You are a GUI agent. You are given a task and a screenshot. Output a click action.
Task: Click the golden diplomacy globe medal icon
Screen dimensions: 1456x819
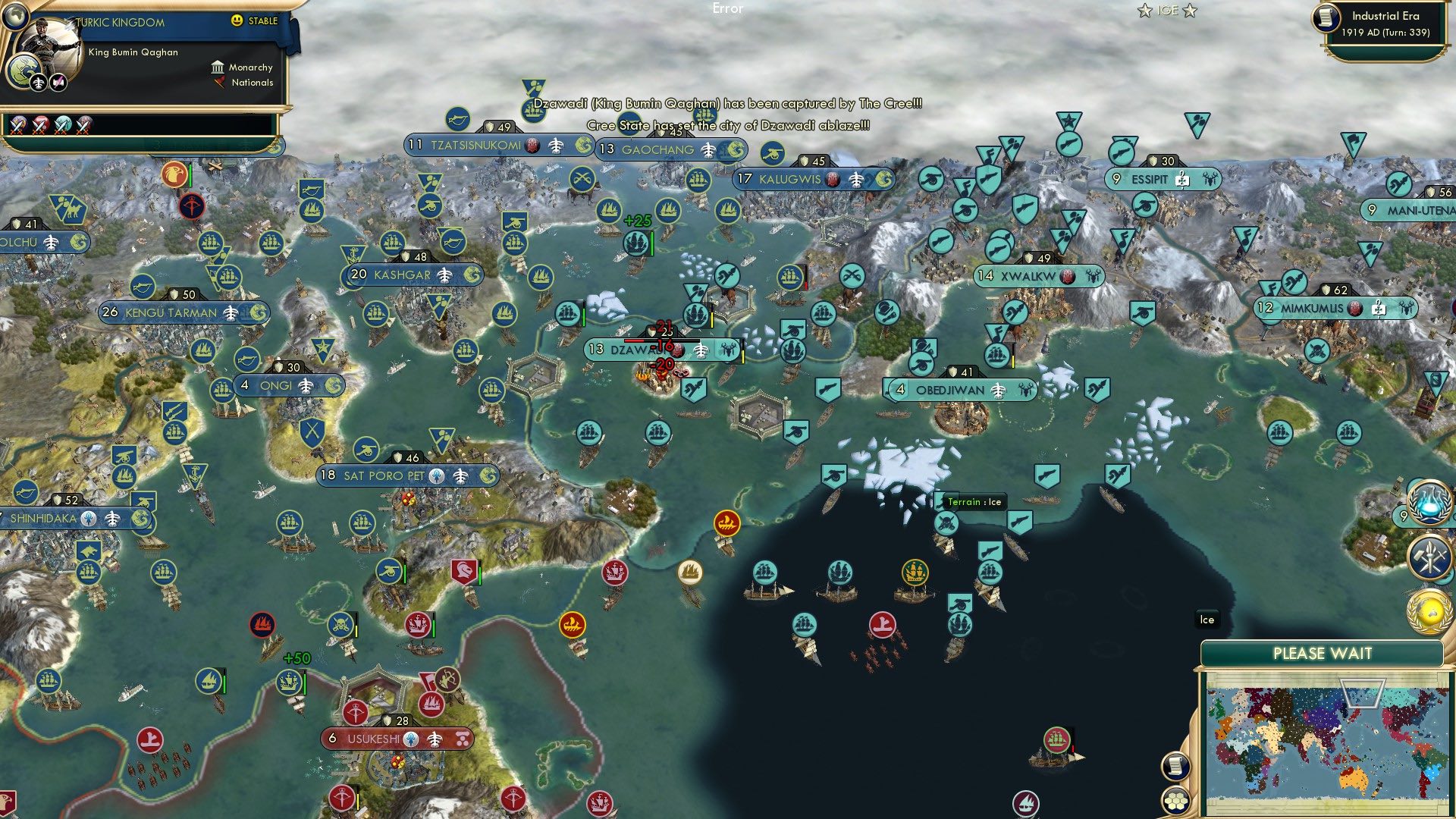[x=1429, y=612]
